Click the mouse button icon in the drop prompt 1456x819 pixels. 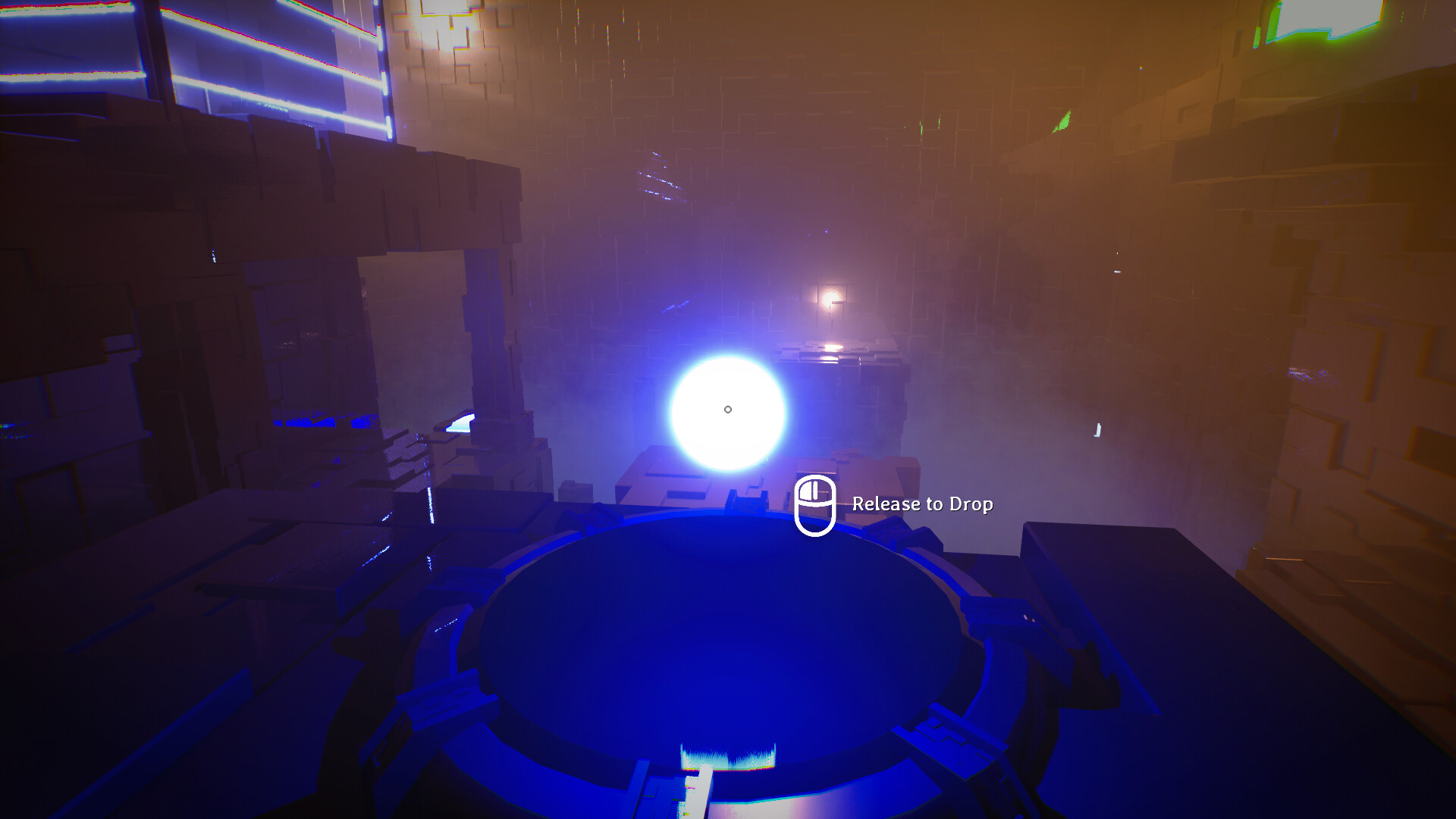[x=817, y=504]
